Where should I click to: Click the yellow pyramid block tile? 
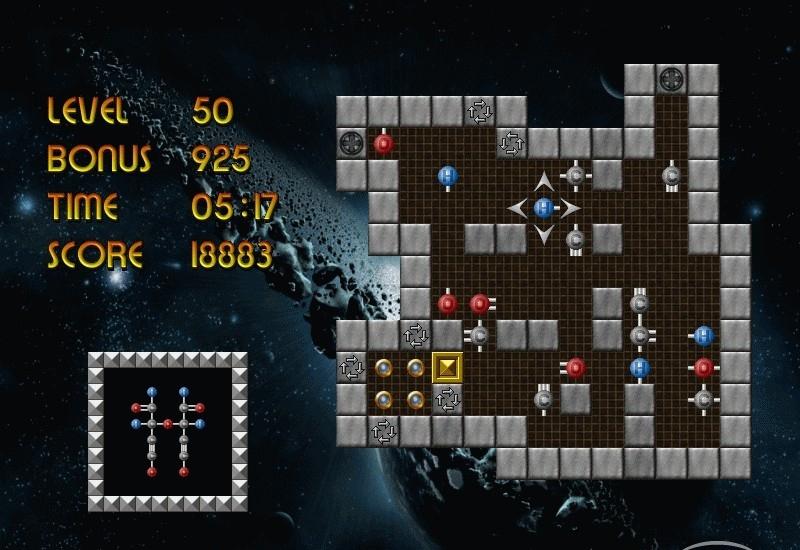coord(447,367)
